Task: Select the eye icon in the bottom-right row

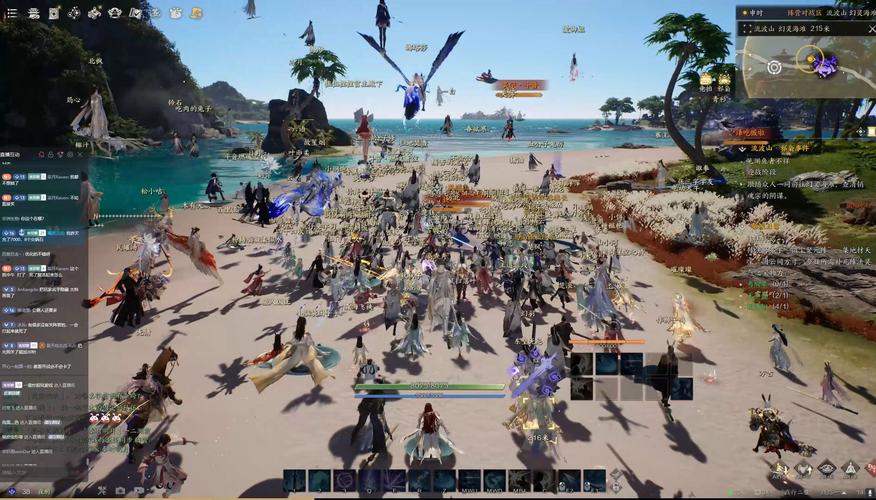Action: click(826, 469)
